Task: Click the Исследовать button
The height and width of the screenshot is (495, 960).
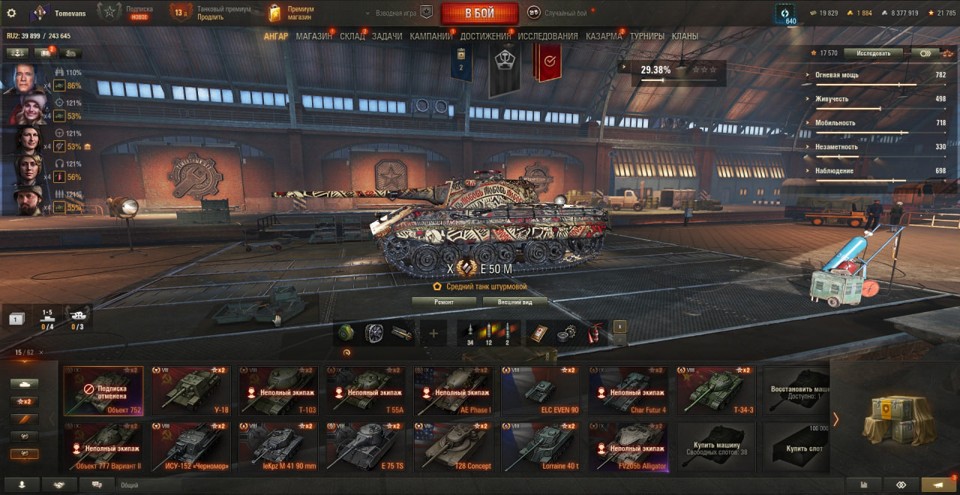Action: click(x=872, y=53)
